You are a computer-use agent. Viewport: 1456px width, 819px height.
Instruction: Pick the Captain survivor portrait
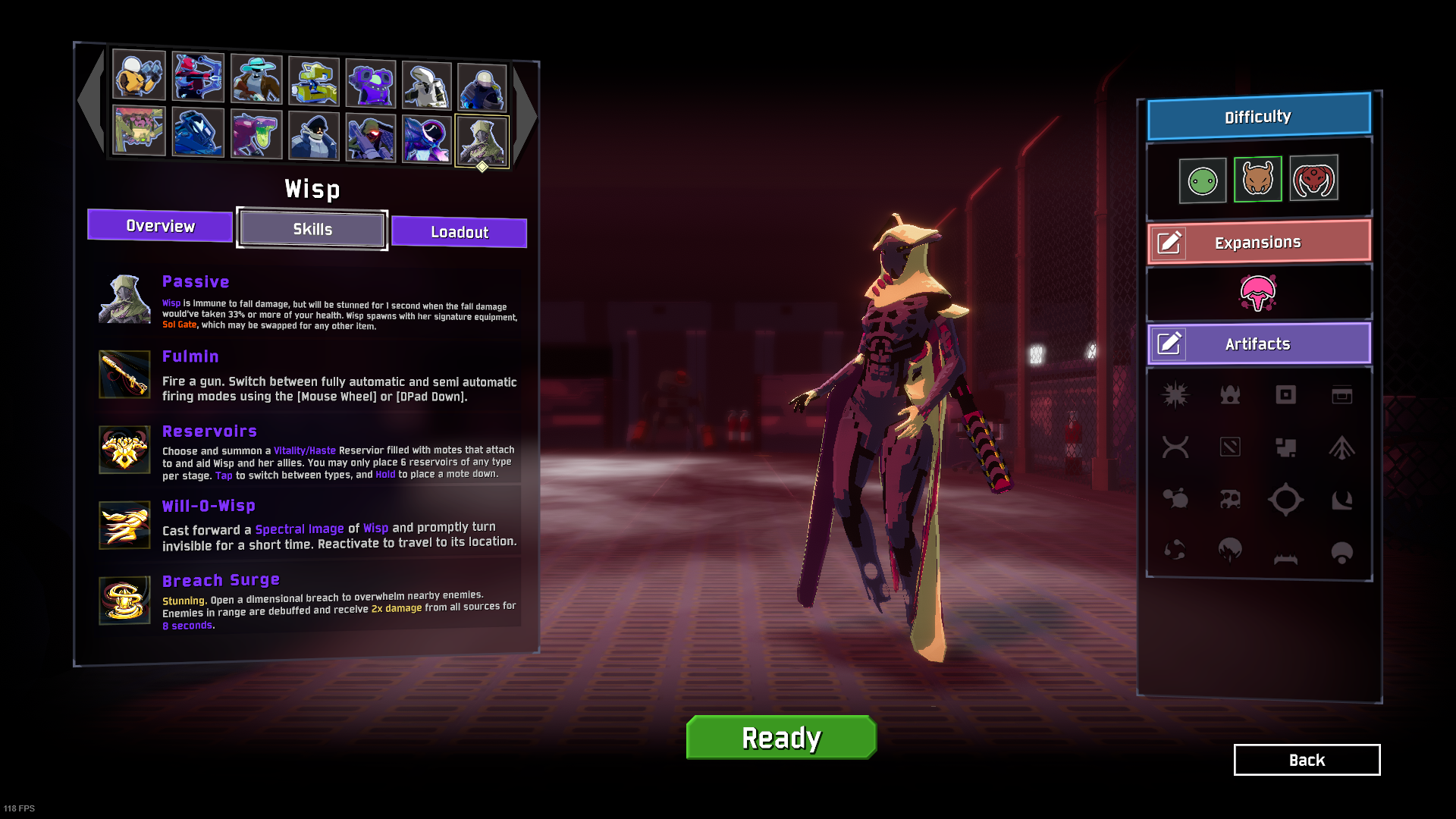tap(314, 136)
